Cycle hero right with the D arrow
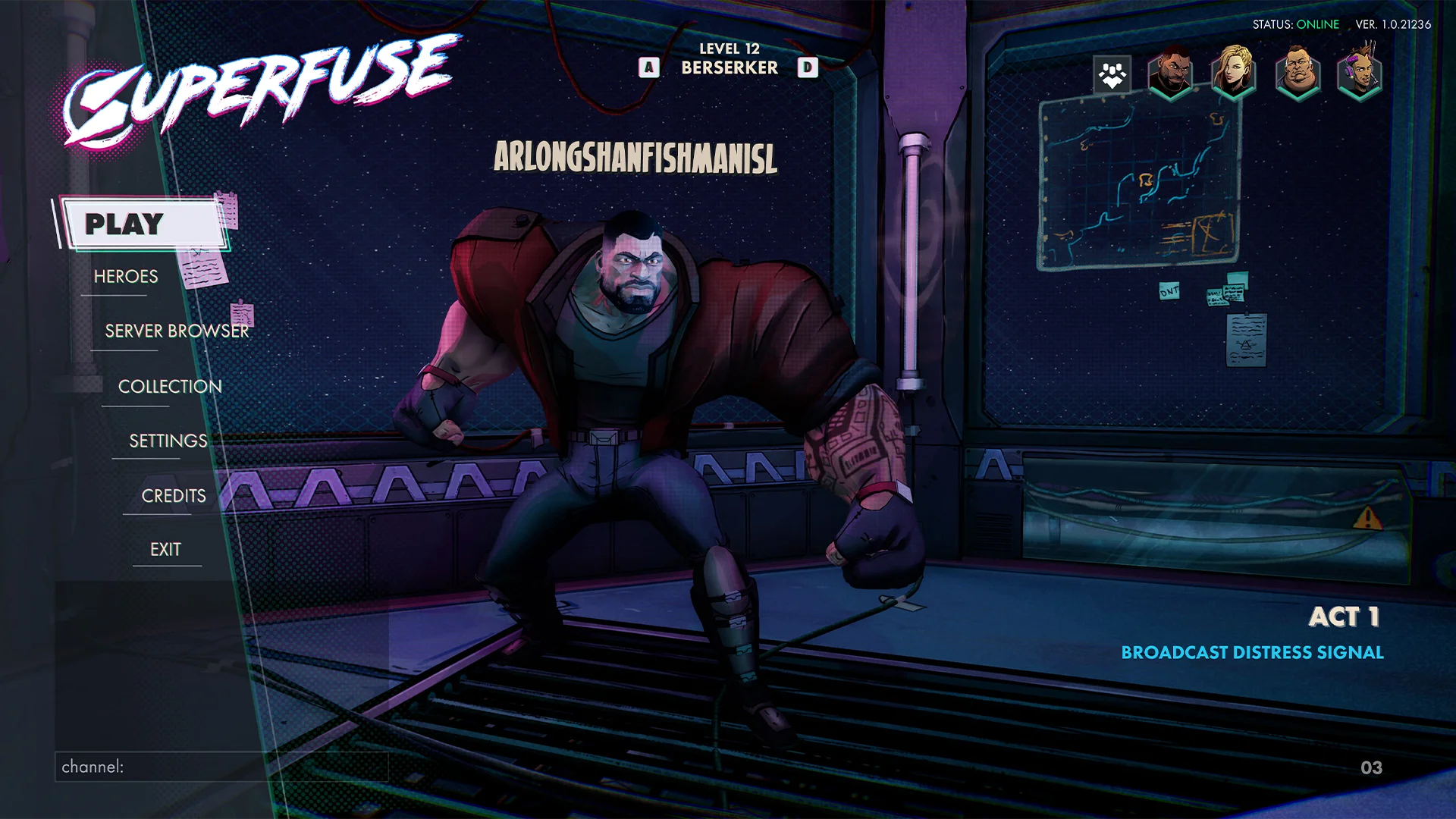The height and width of the screenshot is (819, 1456). (808, 67)
